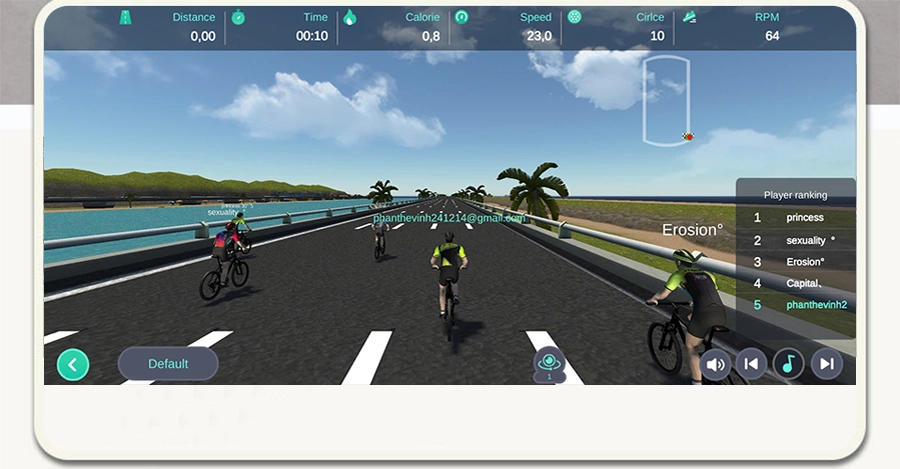The image size is (900, 469).
Task: Skip to the next music track
Action: pyautogui.click(x=826, y=364)
